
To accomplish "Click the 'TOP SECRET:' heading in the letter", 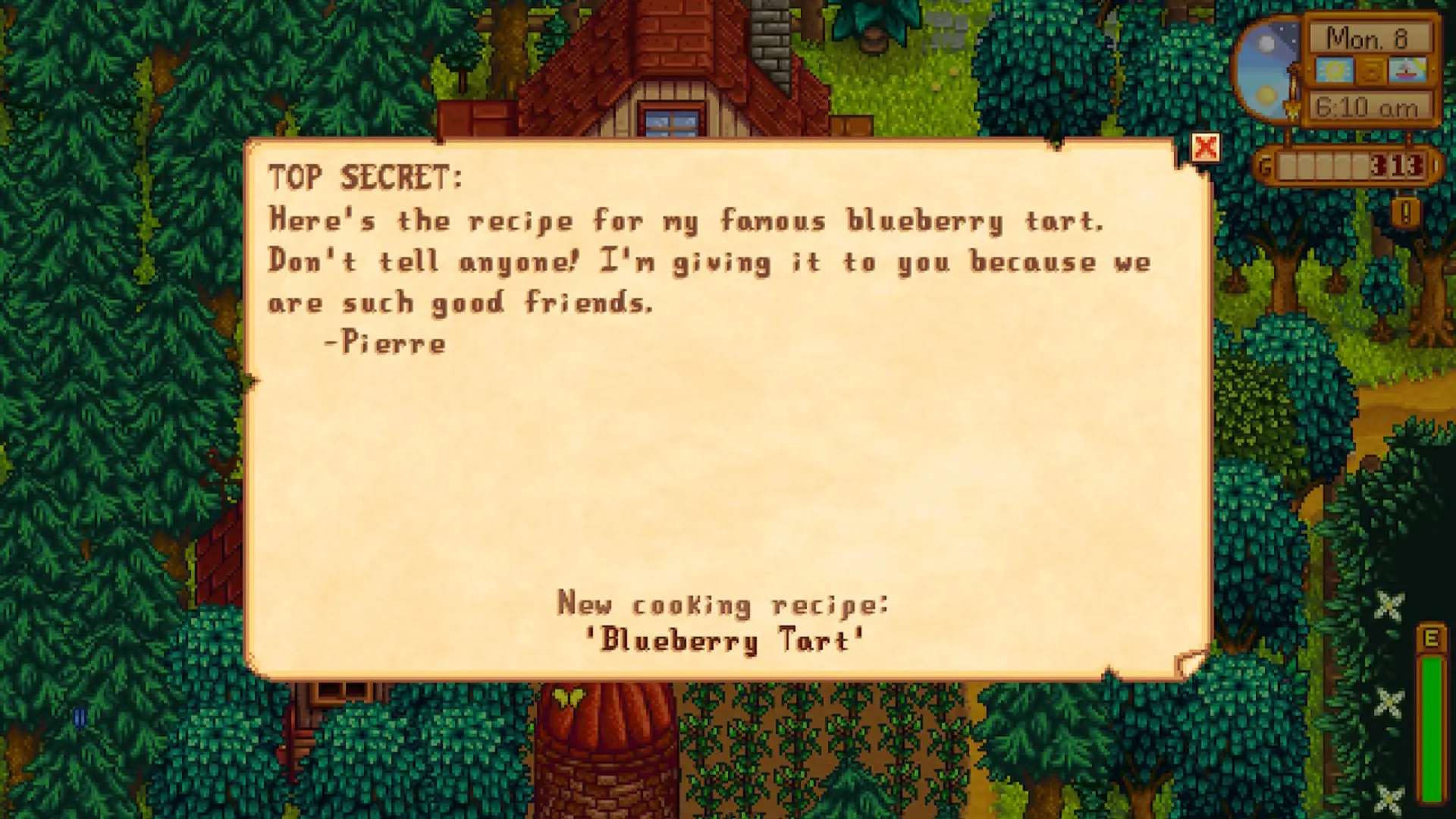I will [366, 179].
